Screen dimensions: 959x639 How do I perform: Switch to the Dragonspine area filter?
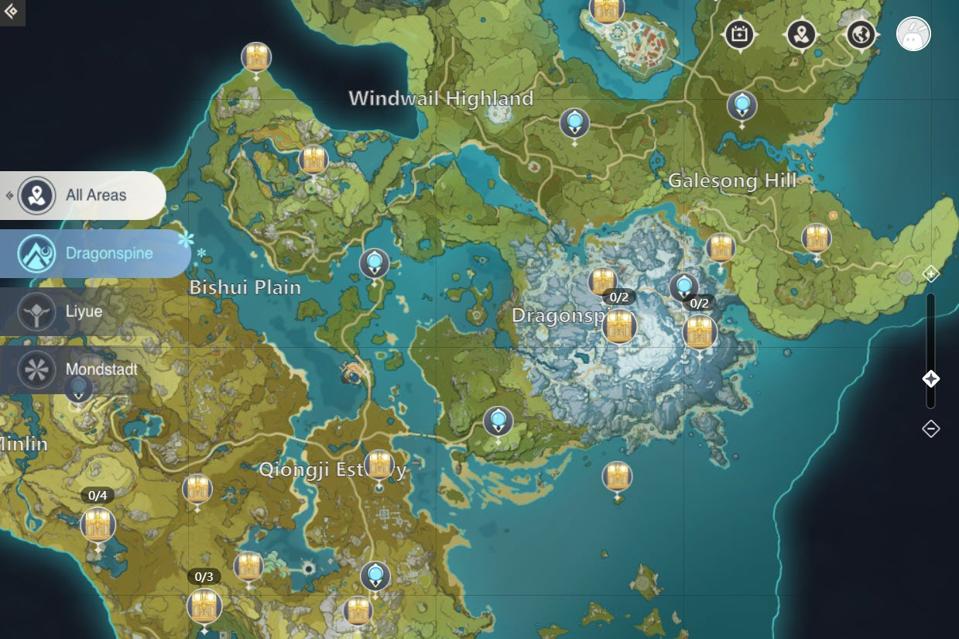(95, 253)
